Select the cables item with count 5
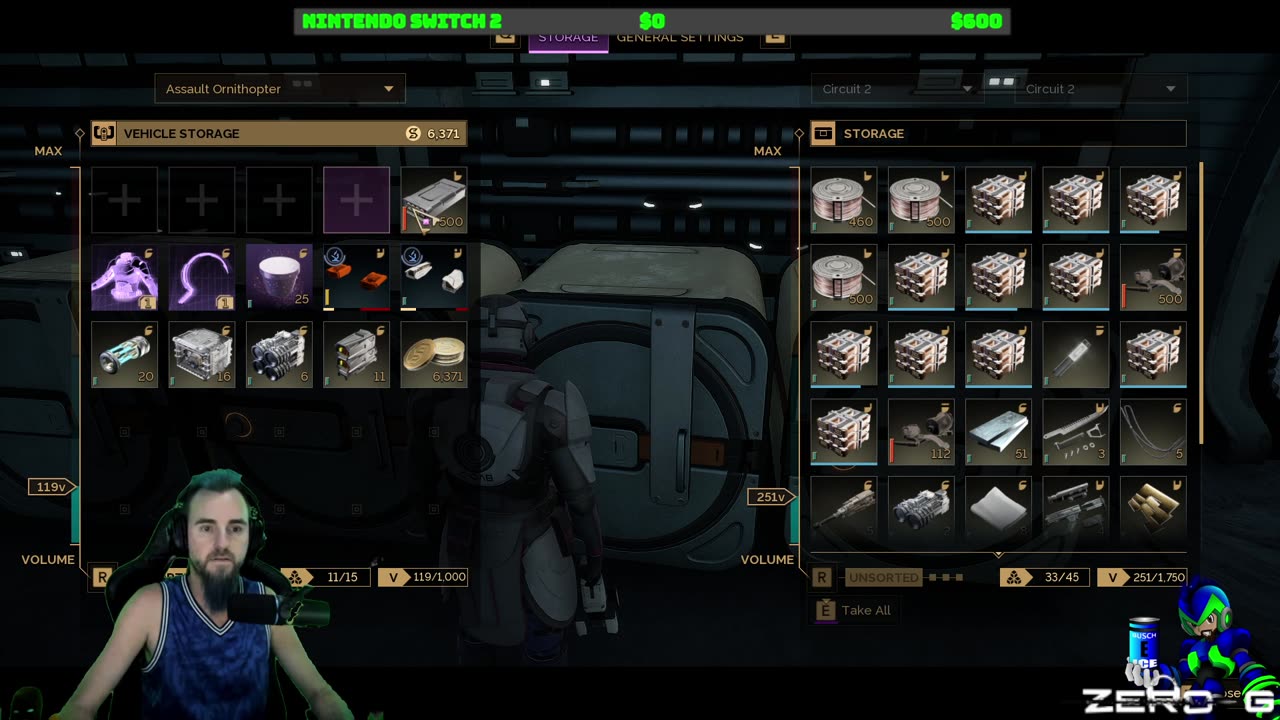This screenshot has width=1280, height=720. point(1153,432)
